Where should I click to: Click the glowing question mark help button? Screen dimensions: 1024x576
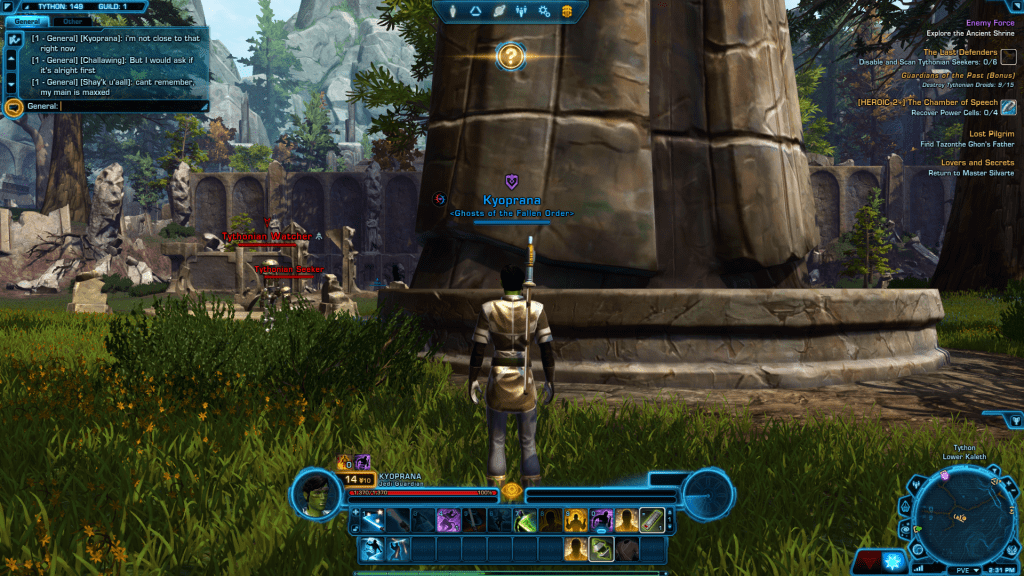(510, 56)
